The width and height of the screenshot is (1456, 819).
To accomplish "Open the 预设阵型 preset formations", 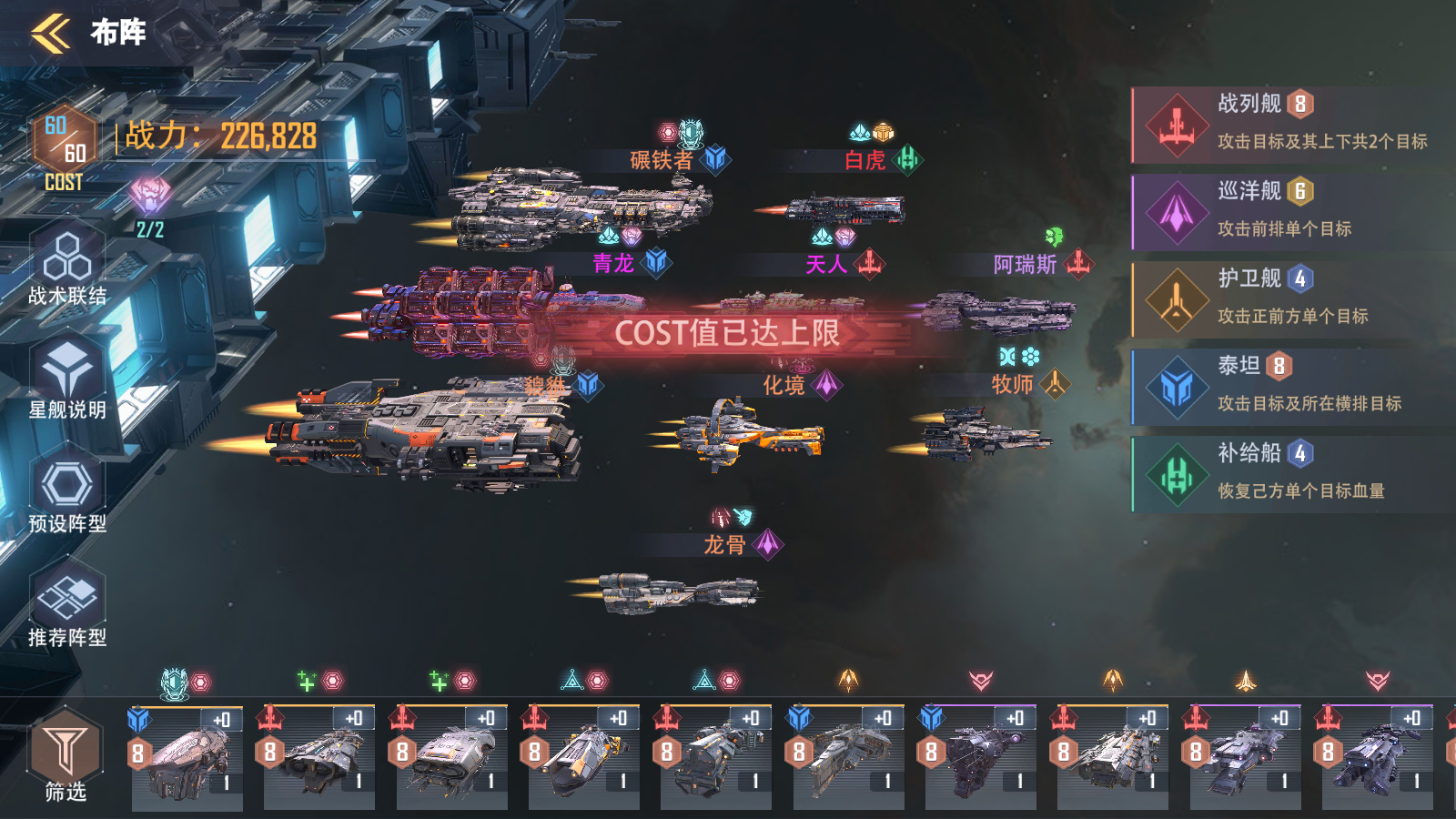I will [67, 495].
